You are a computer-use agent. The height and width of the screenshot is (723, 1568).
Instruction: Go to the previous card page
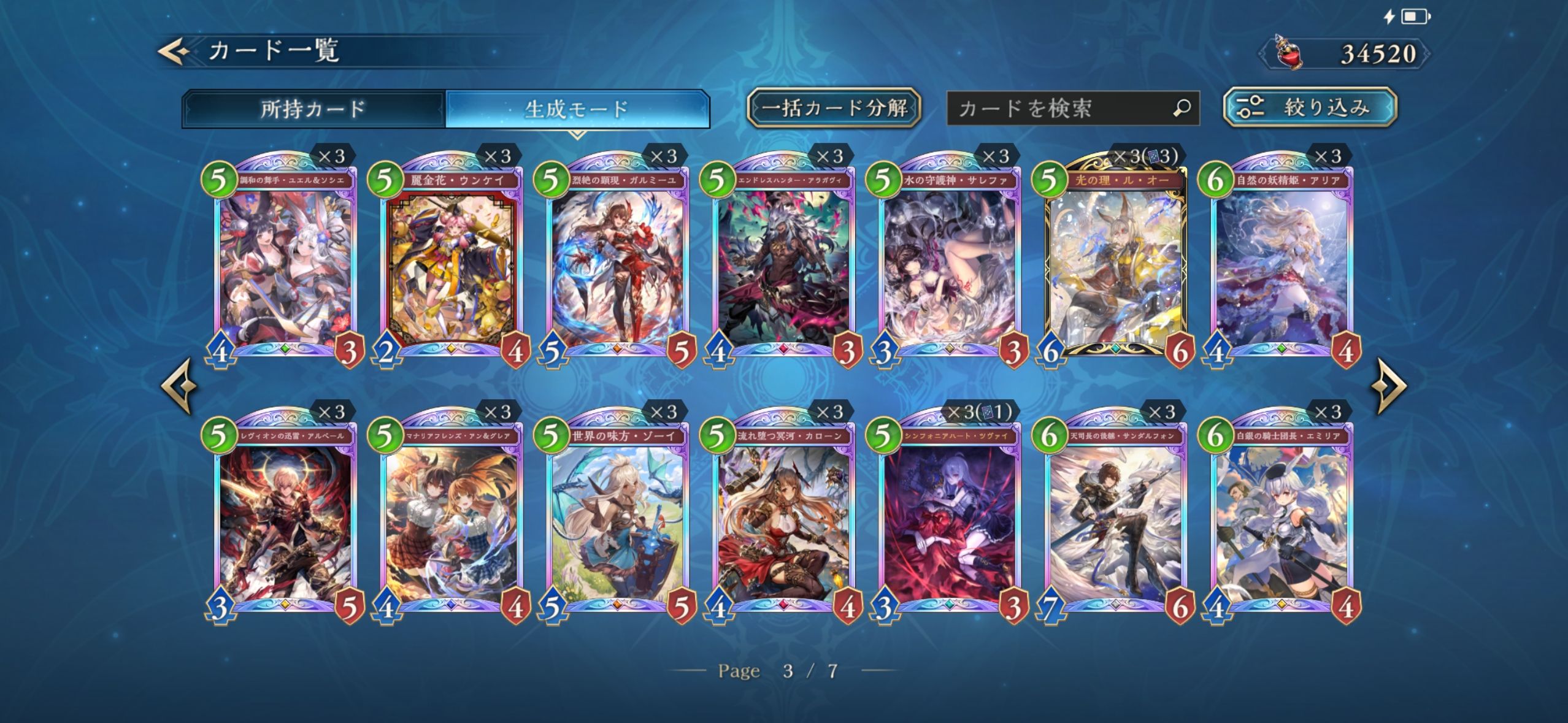tap(179, 386)
